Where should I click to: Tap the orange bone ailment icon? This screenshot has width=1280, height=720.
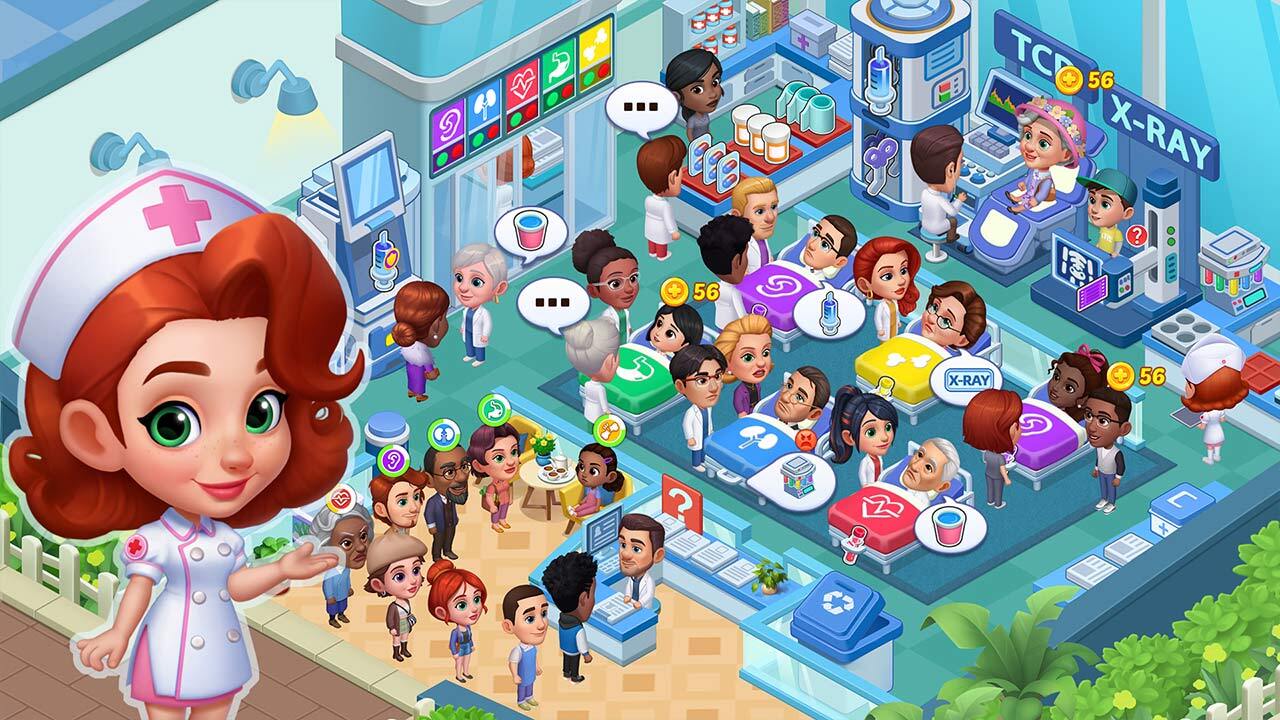608,430
